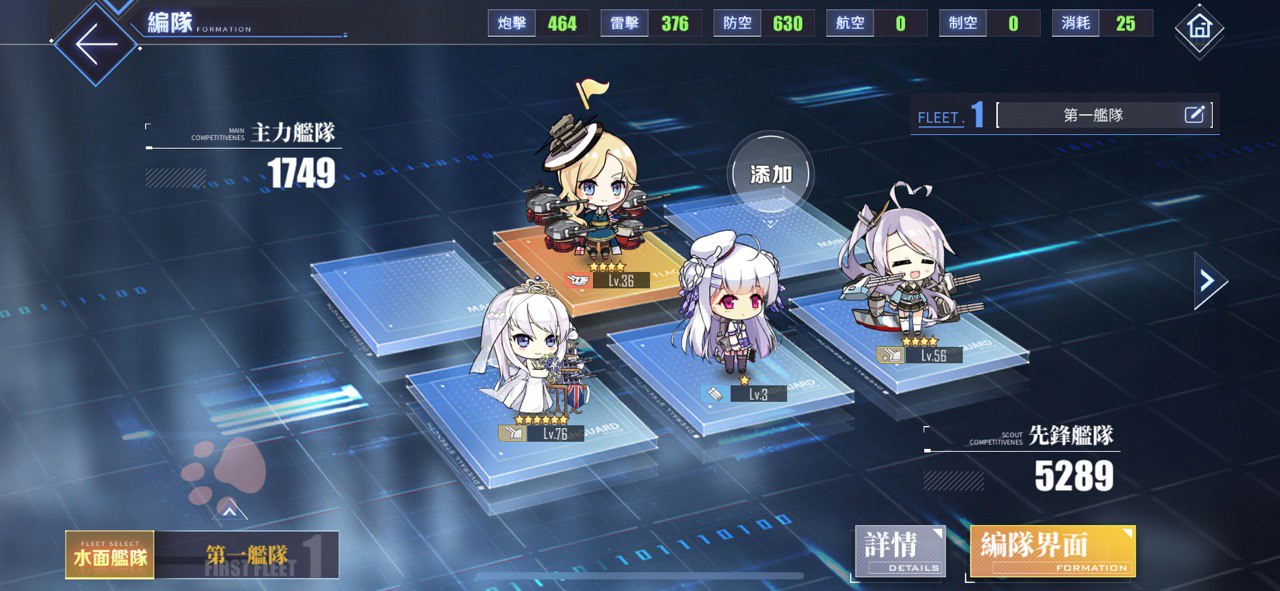The width and height of the screenshot is (1280, 591).
Task: Open the 編隊界面 Formation screen
Action: coord(1052,551)
